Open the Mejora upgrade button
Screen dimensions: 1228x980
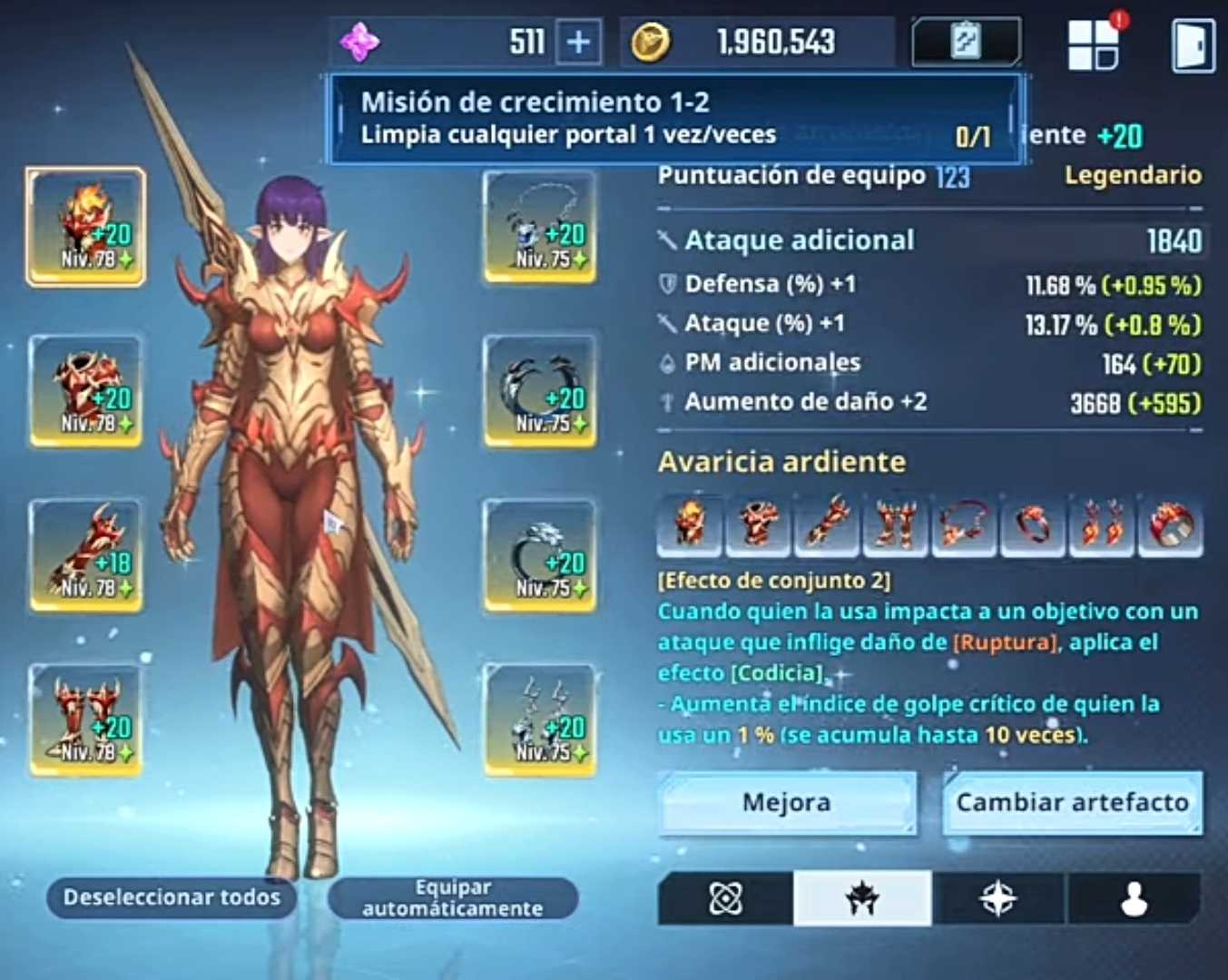pos(786,803)
